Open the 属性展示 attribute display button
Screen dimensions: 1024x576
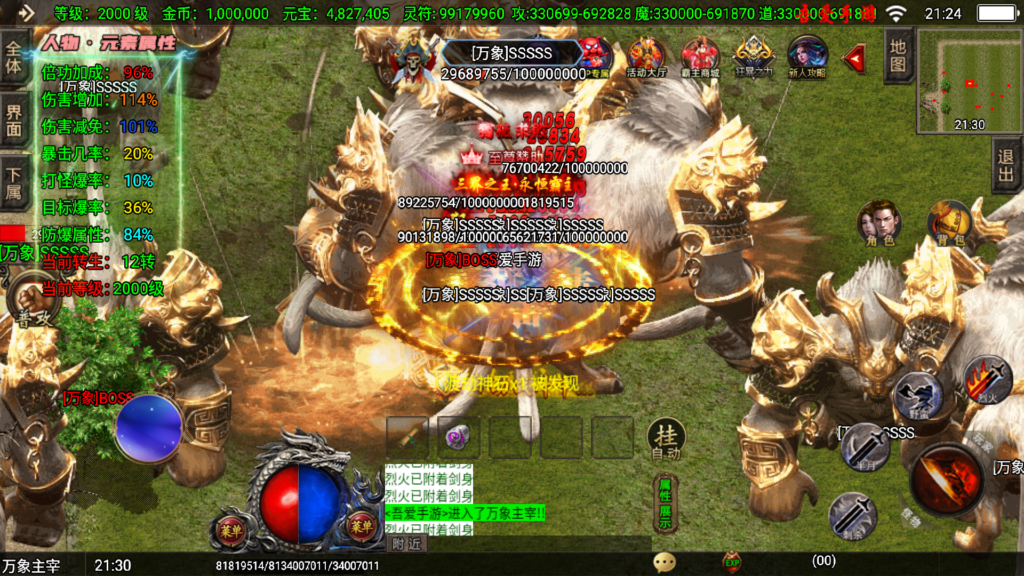[x=663, y=503]
